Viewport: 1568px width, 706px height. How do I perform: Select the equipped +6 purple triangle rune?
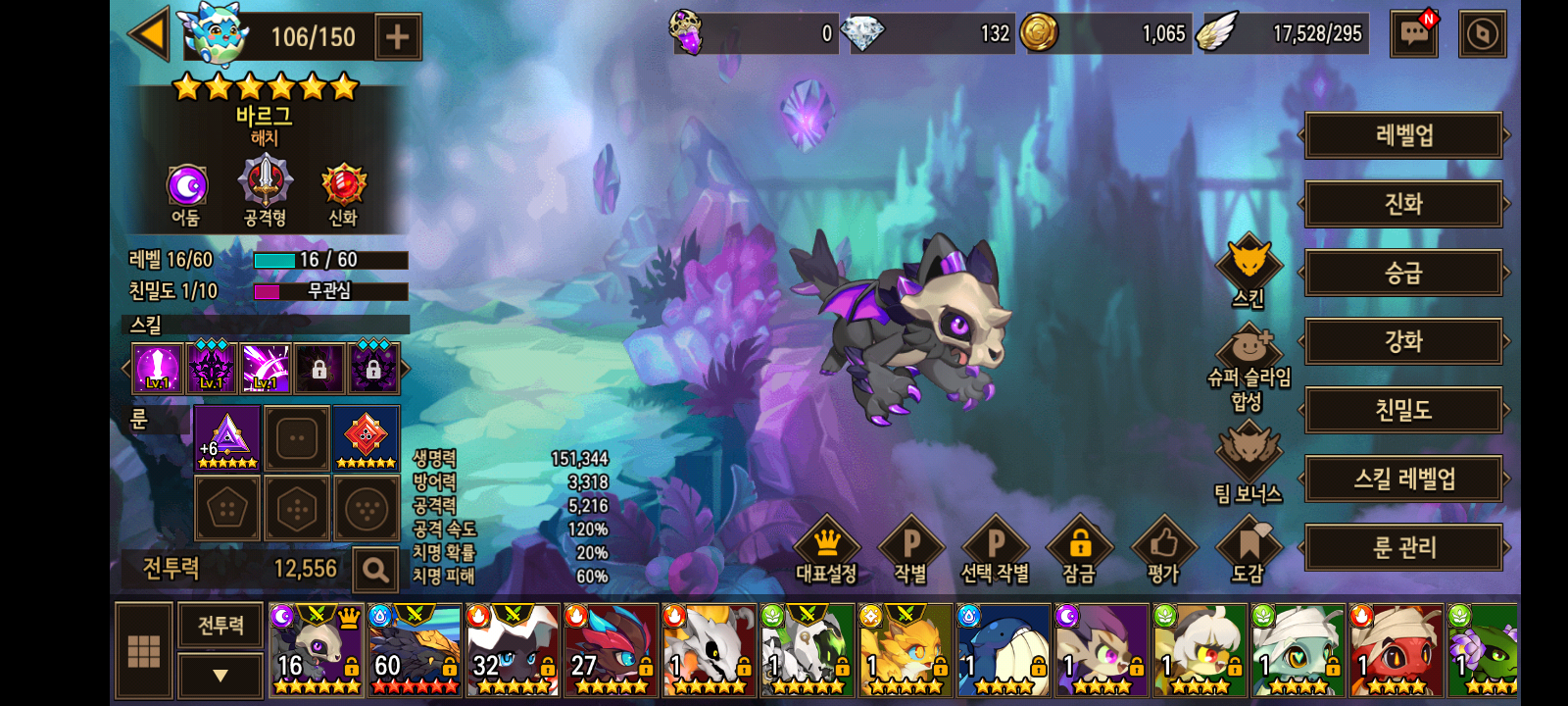[x=227, y=437]
